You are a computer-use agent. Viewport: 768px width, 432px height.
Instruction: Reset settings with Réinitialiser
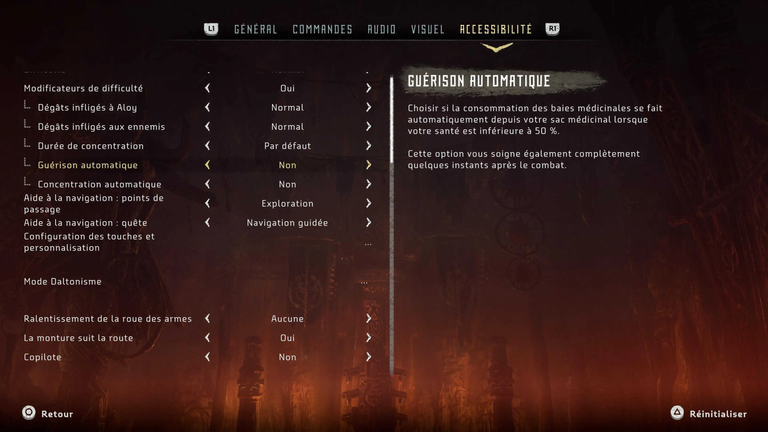click(709, 413)
